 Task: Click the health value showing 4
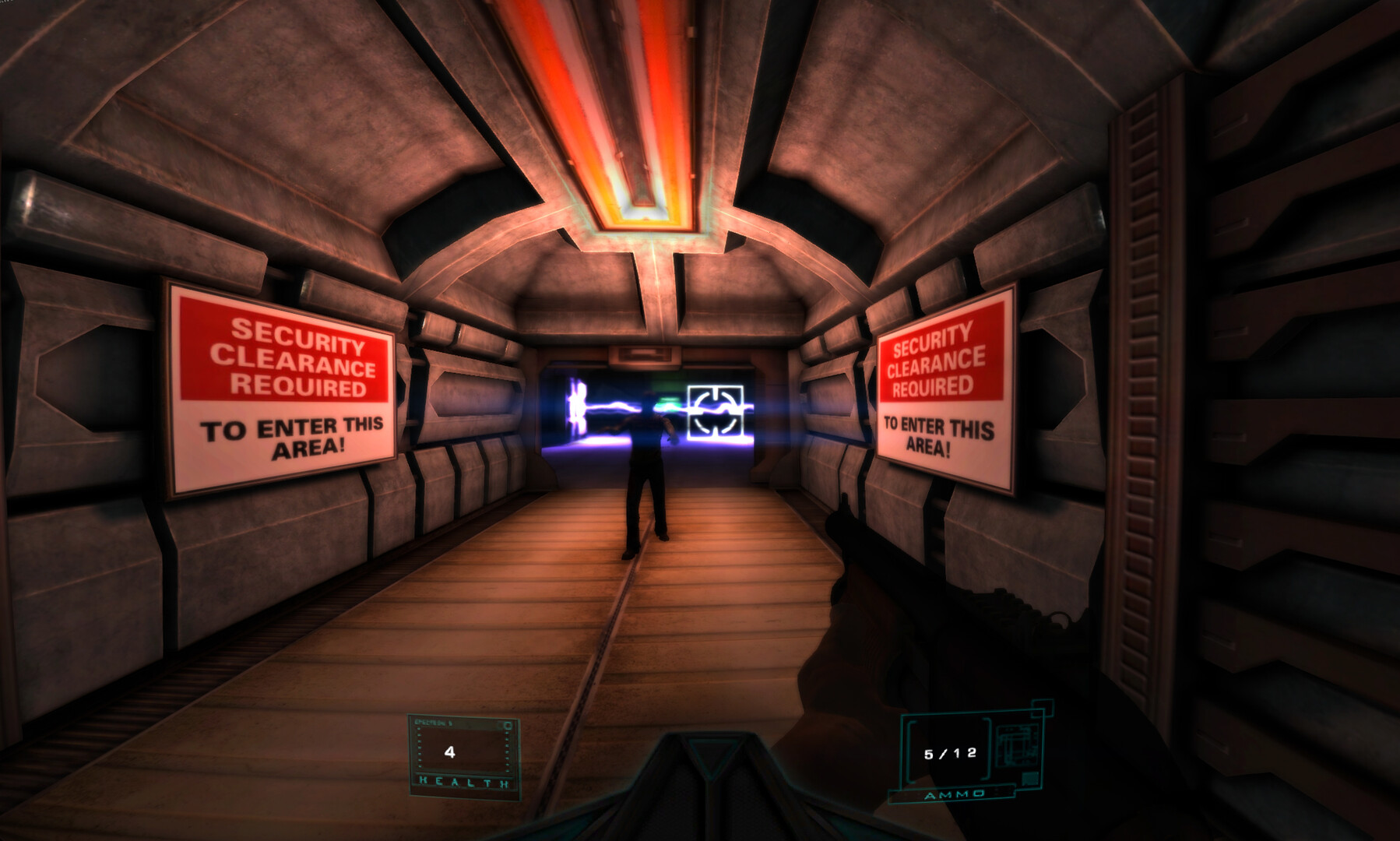pyautogui.click(x=450, y=752)
